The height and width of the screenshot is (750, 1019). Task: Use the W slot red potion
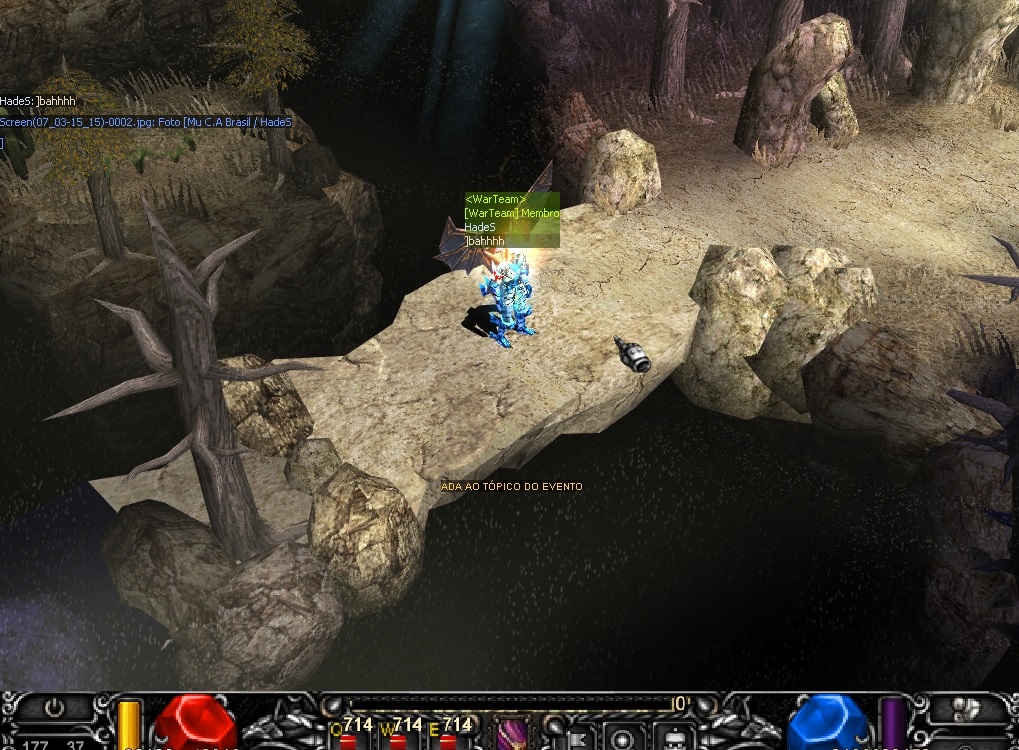point(398,742)
